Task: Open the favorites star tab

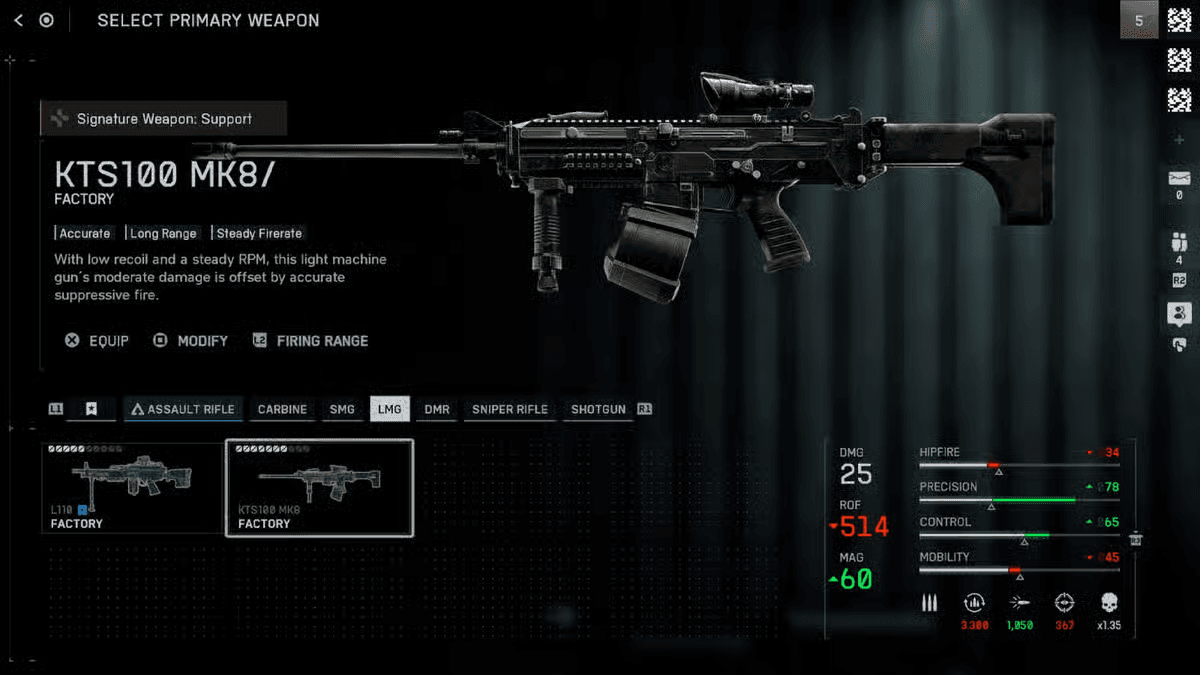Action: click(91, 409)
